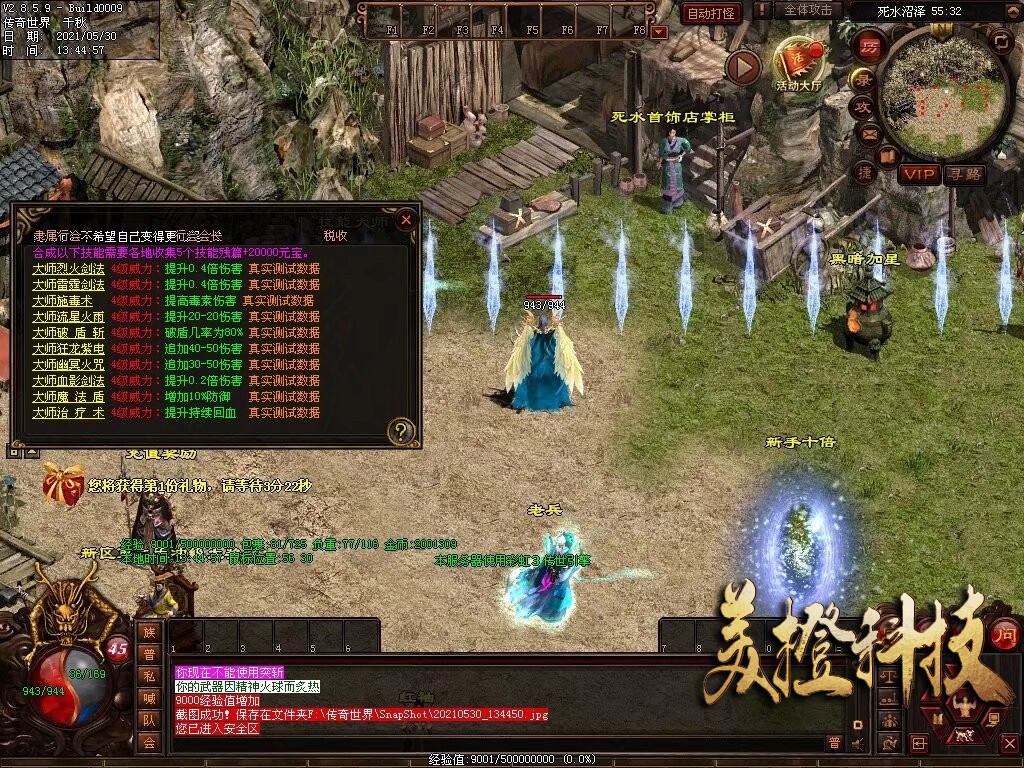Open the circular minimap
Viewport: 1024px width, 768px height.
pyautogui.click(x=945, y=96)
